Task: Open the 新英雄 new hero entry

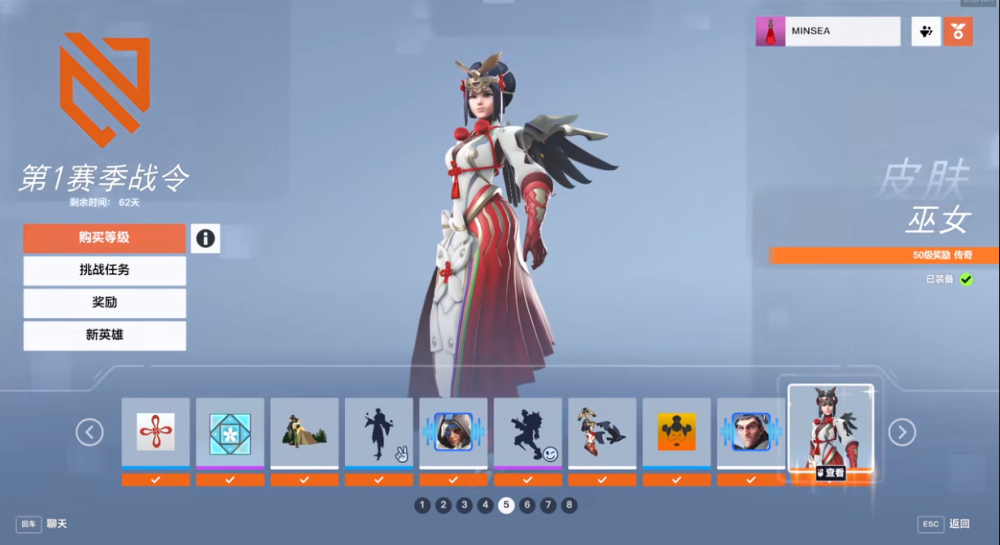Action: [x=104, y=335]
